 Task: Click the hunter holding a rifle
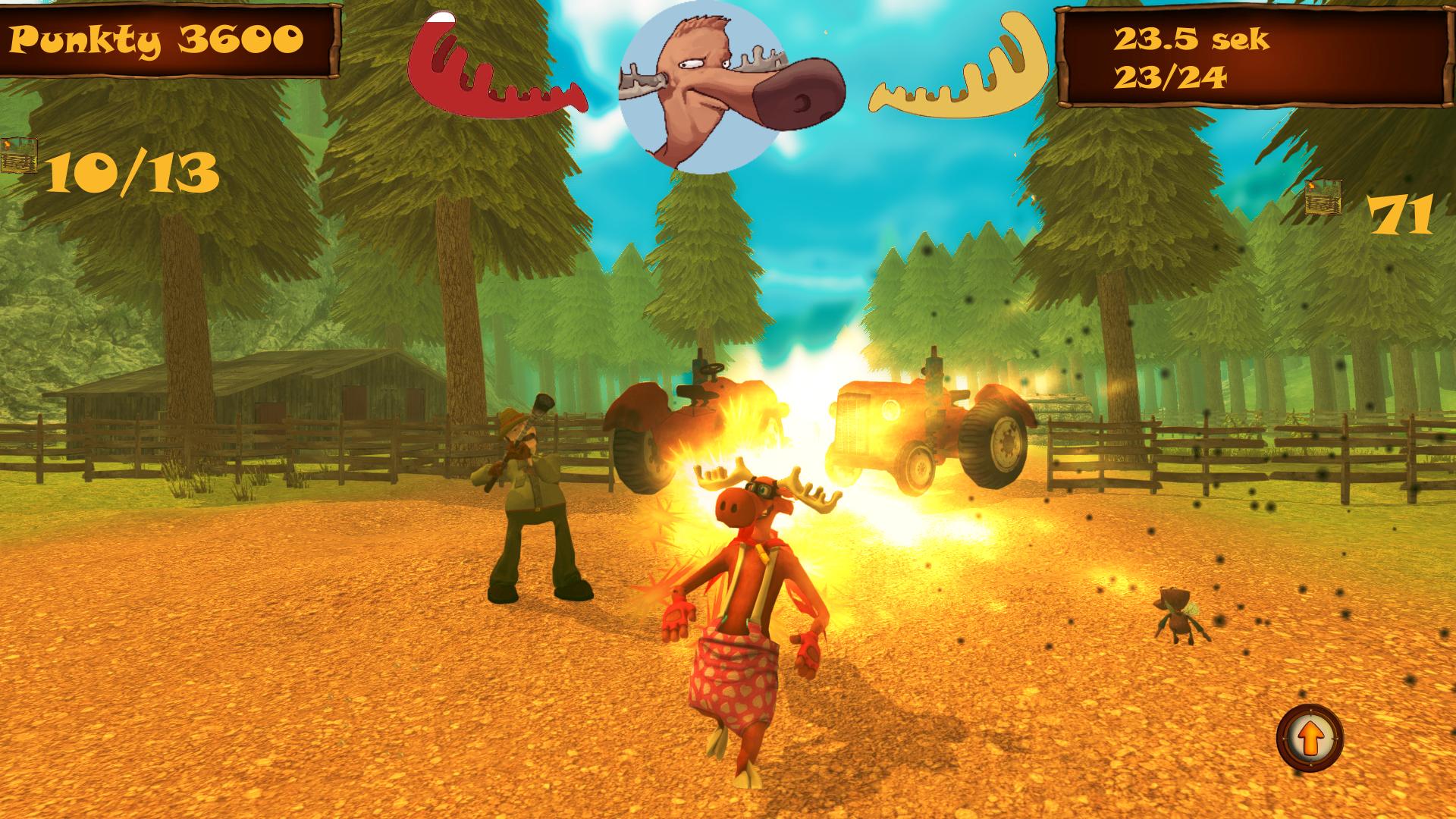pyautogui.click(x=531, y=500)
